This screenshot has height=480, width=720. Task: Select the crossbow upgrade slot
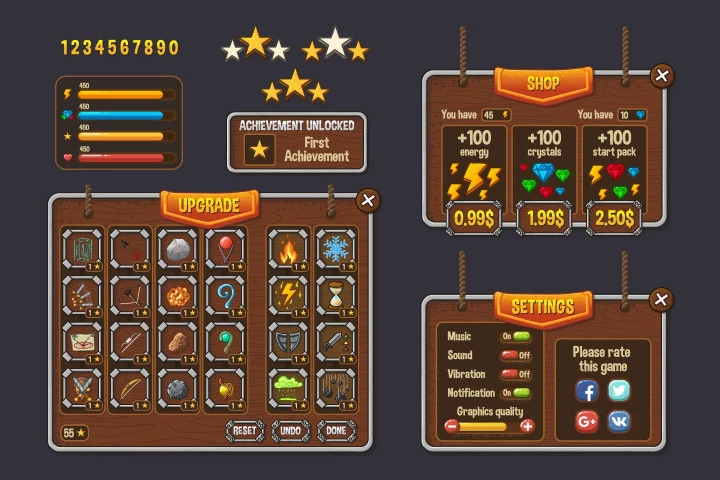[x=130, y=294]
